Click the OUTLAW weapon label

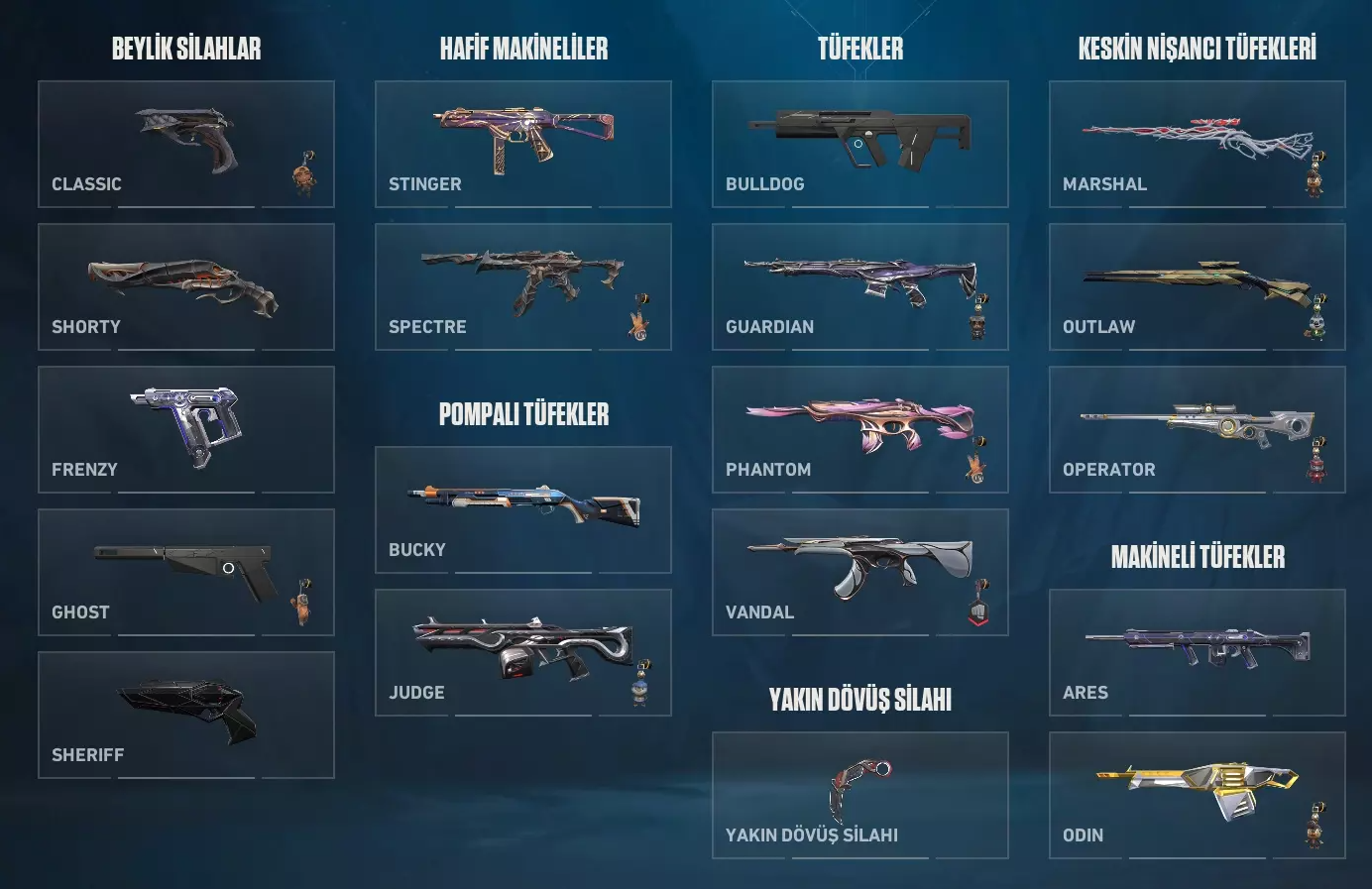coord(1098,326)
